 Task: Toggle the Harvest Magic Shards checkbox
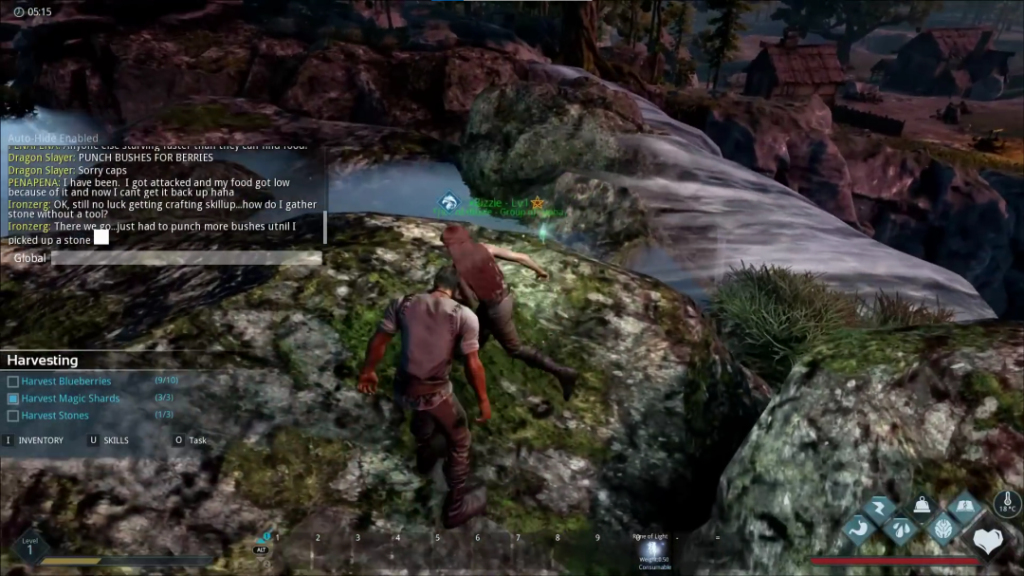(13, 398)
